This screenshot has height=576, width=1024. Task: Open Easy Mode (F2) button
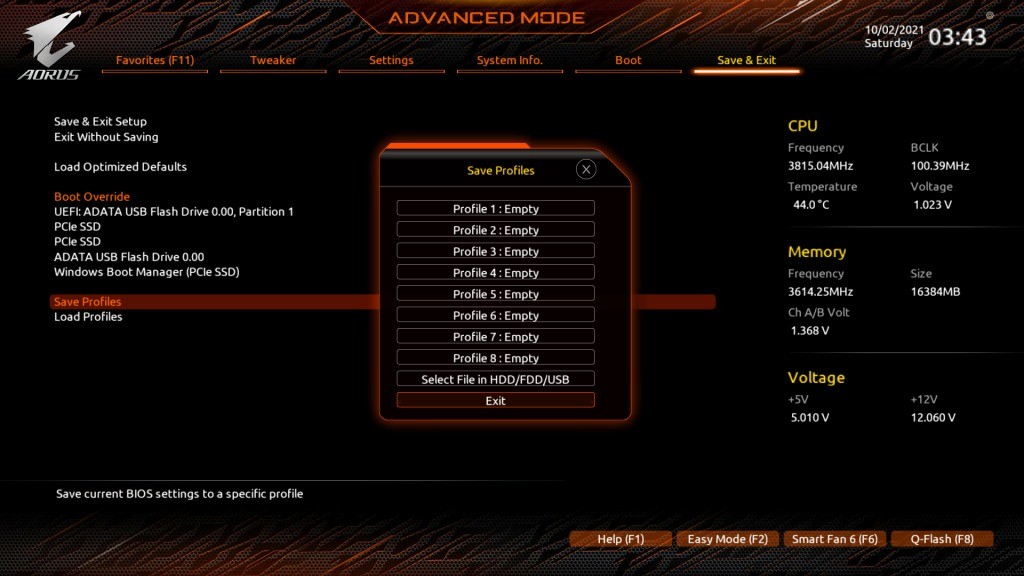[x=727, y=539]
